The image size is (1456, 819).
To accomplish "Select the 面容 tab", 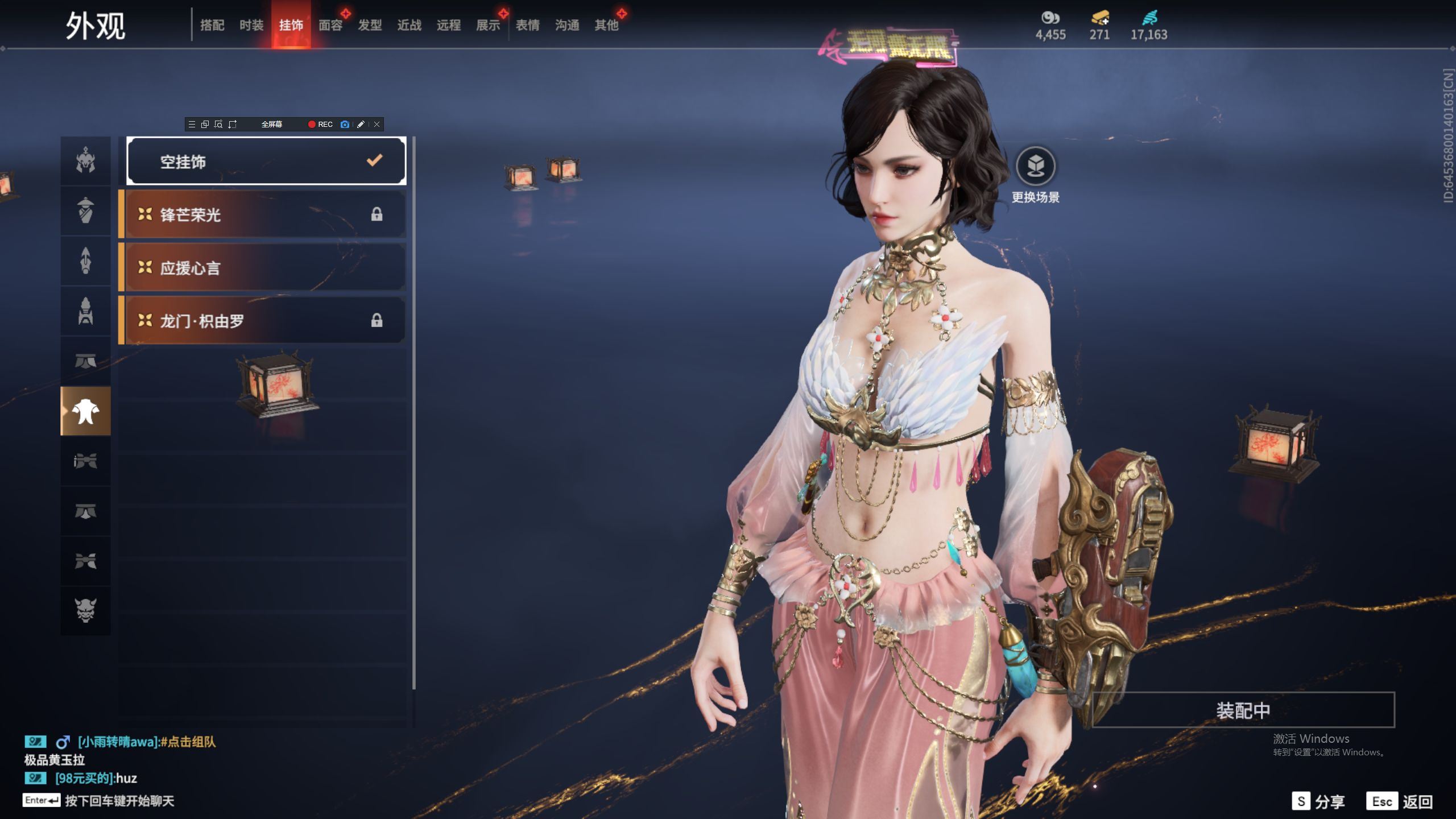I will (x=330, y=26).
